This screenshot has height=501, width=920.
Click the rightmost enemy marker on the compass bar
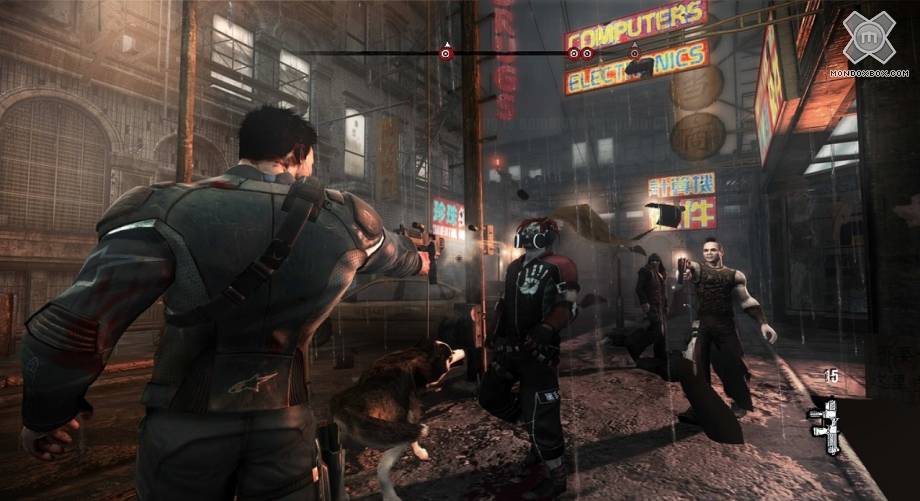(x=633, y=52)
